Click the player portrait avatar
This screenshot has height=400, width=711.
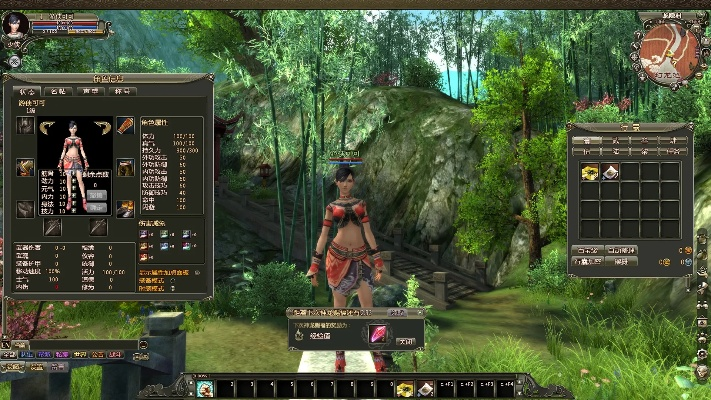16,23
